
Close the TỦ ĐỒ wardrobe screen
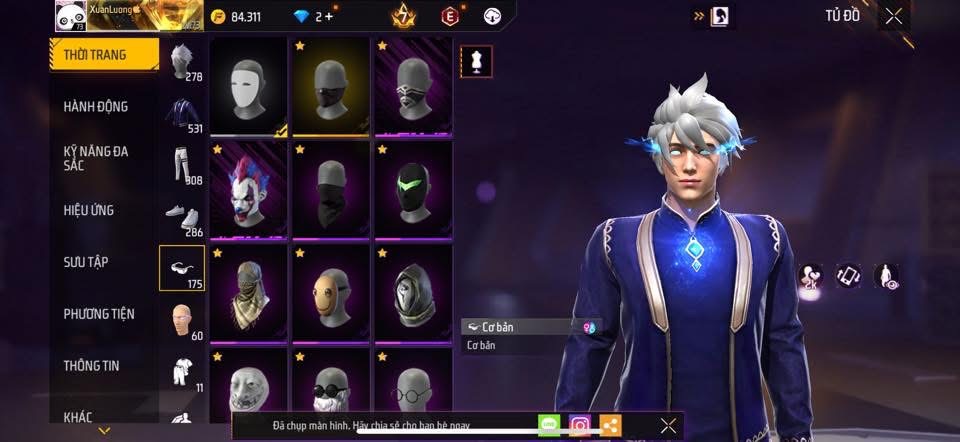tap(893, 16)
